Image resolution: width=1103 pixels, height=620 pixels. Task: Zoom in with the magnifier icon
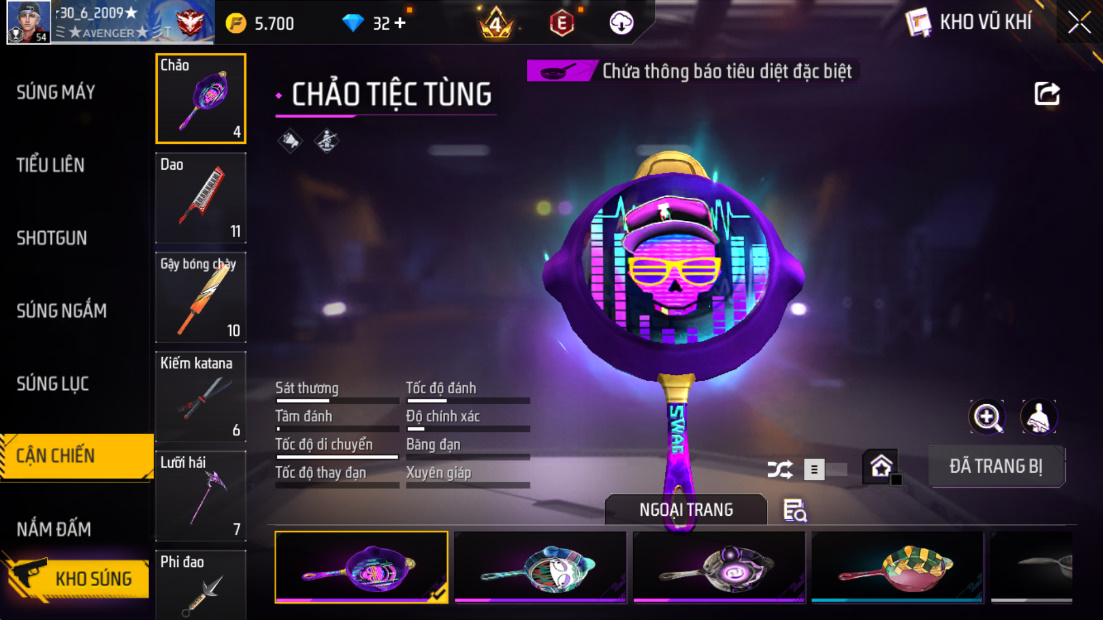point(987,417)
